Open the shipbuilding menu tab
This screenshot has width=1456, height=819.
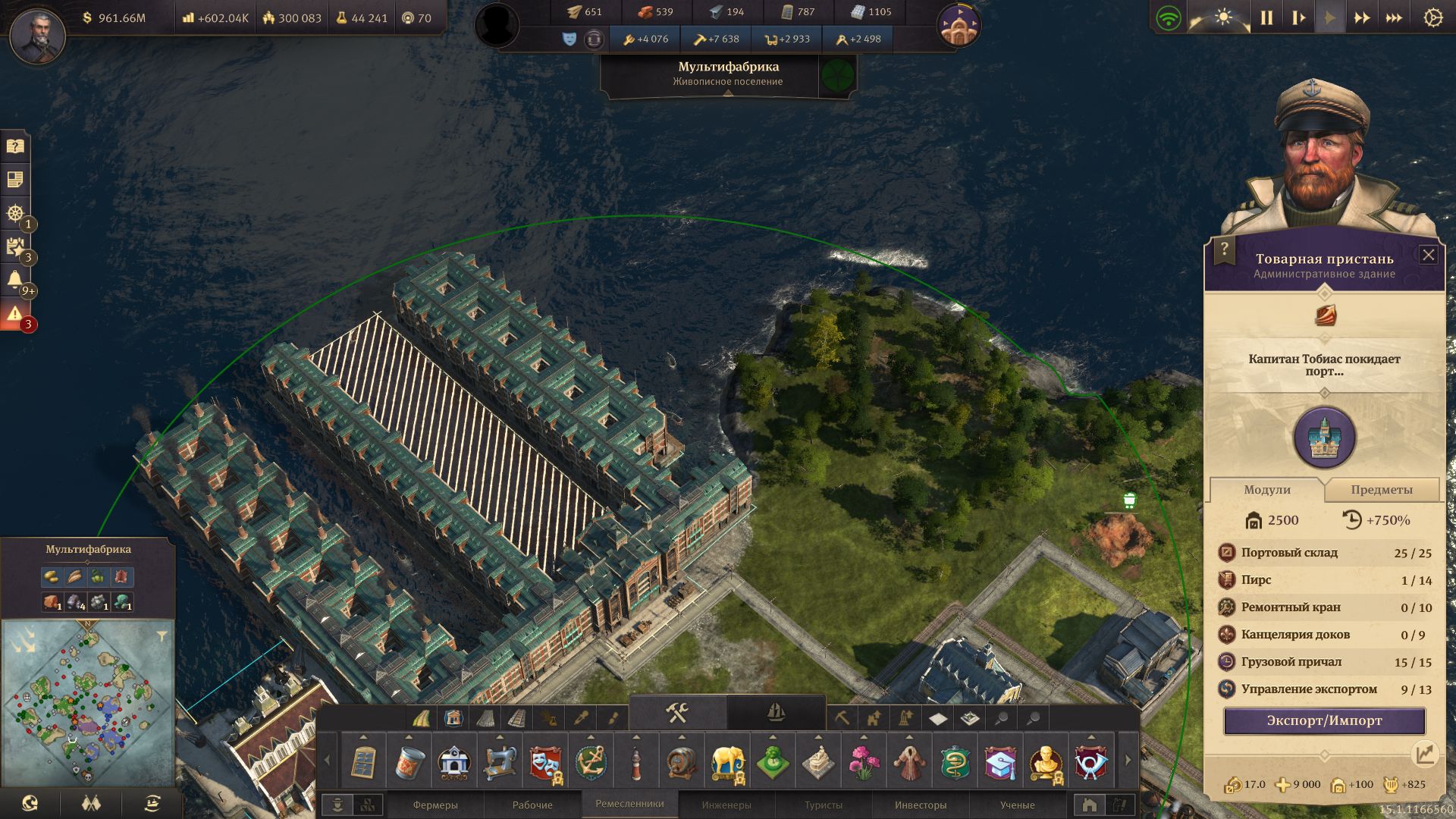click(x=776, y=713)
